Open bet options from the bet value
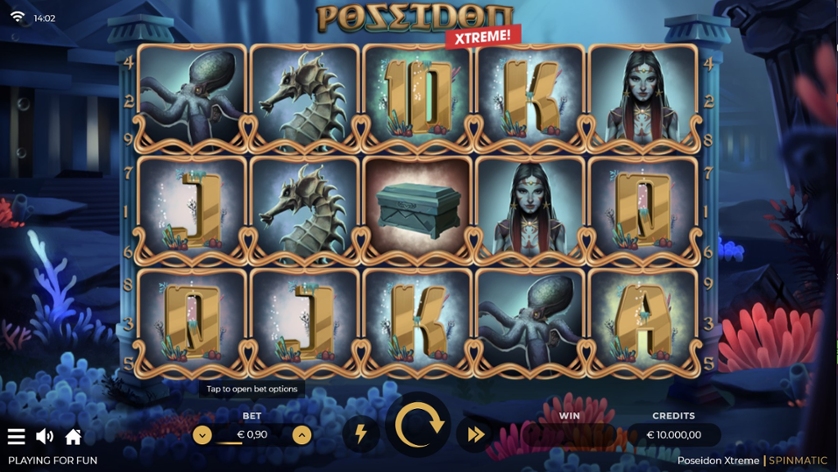 (x=251, y=435)
